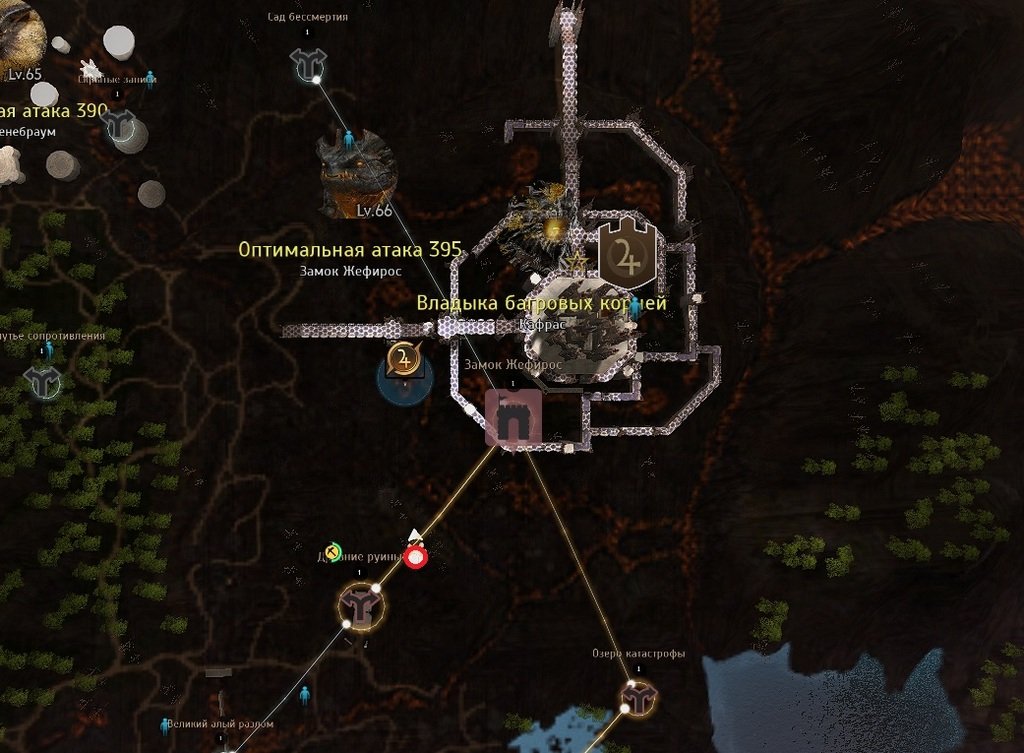The height and width of the screenshot is (753, 1024).
Task: Select the shield-shaped tower marker in the castle
Action: (x=626, y=253)
